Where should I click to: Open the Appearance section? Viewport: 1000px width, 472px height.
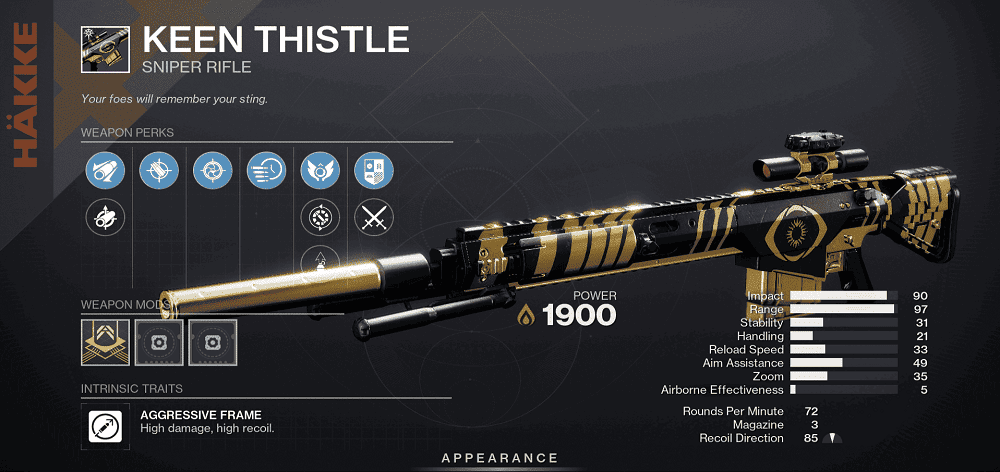500,458
